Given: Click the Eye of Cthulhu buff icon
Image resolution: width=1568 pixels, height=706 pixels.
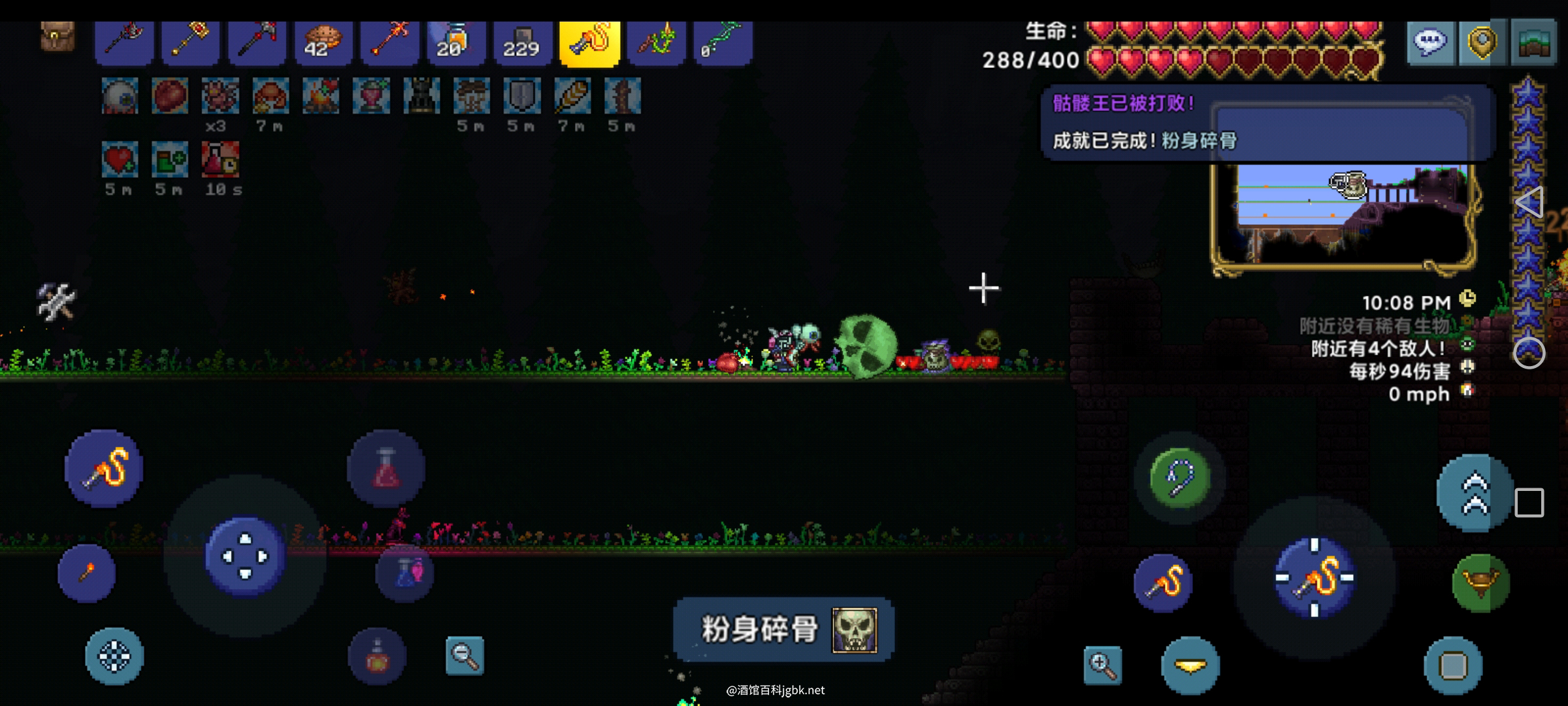Looking at the screenshot, I should click(x=120, y=96).
